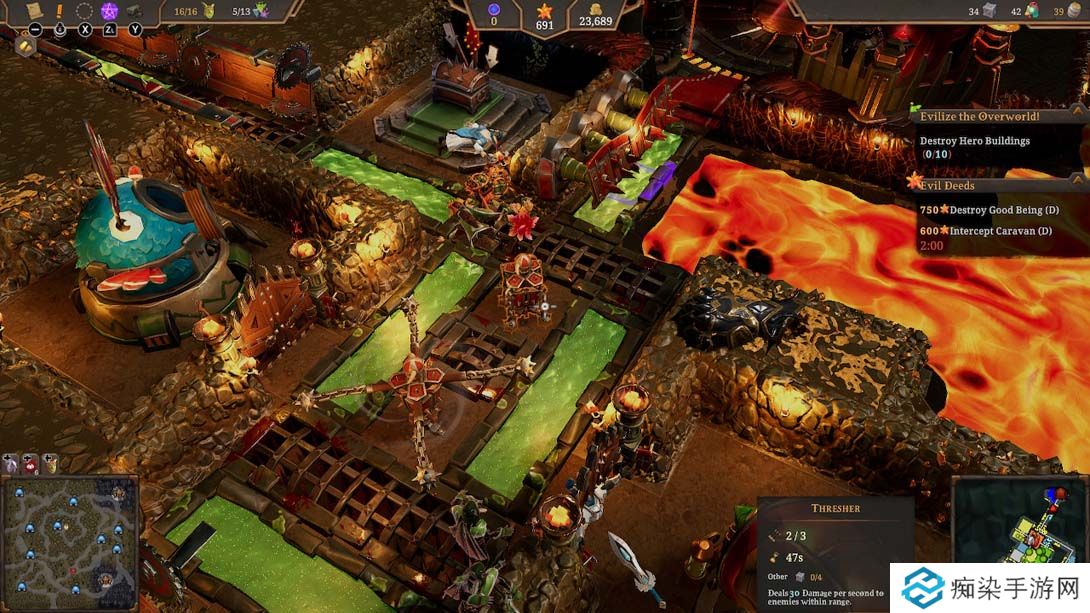Click the Destroy Hero Buildings objective
The width and height of the screenshot is (1090, 613).
tap(974, 141)
